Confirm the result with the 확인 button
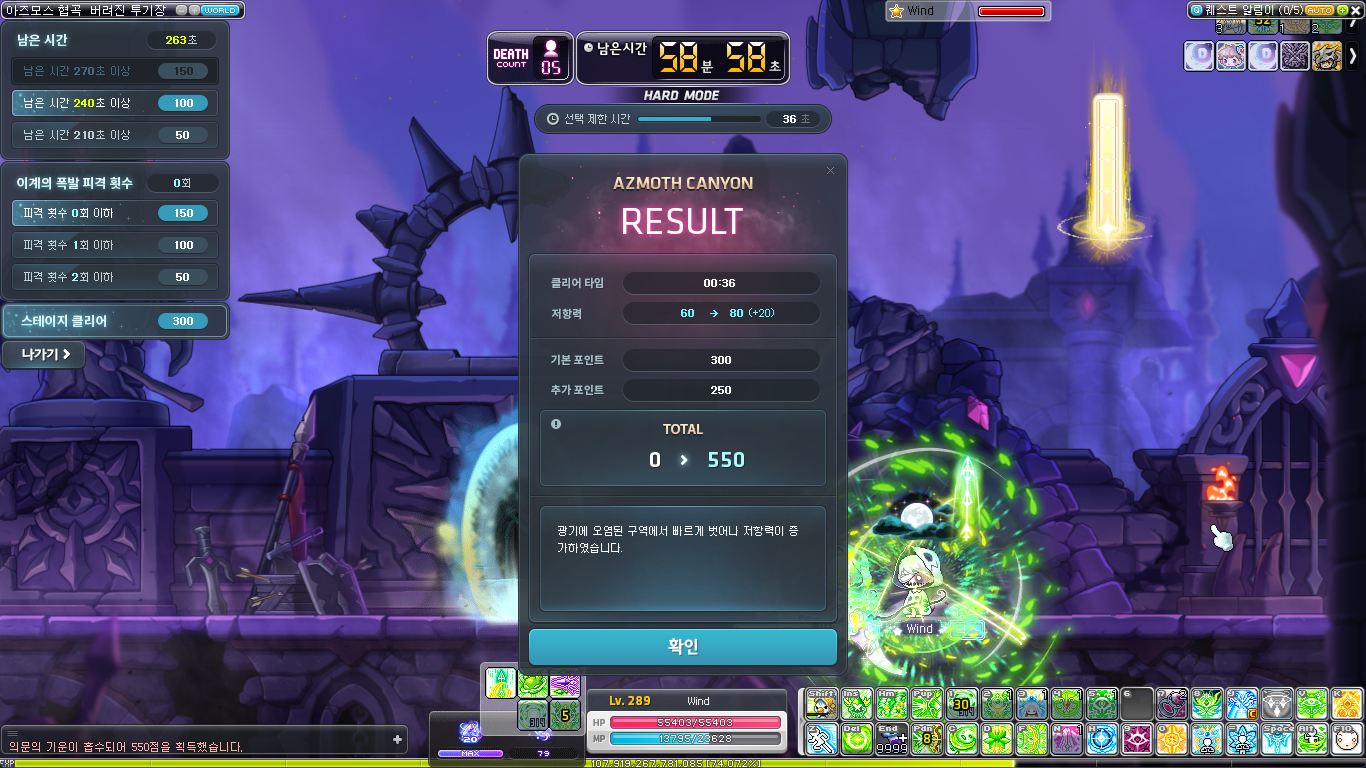1366x768 pixels. tap(683, 647)
